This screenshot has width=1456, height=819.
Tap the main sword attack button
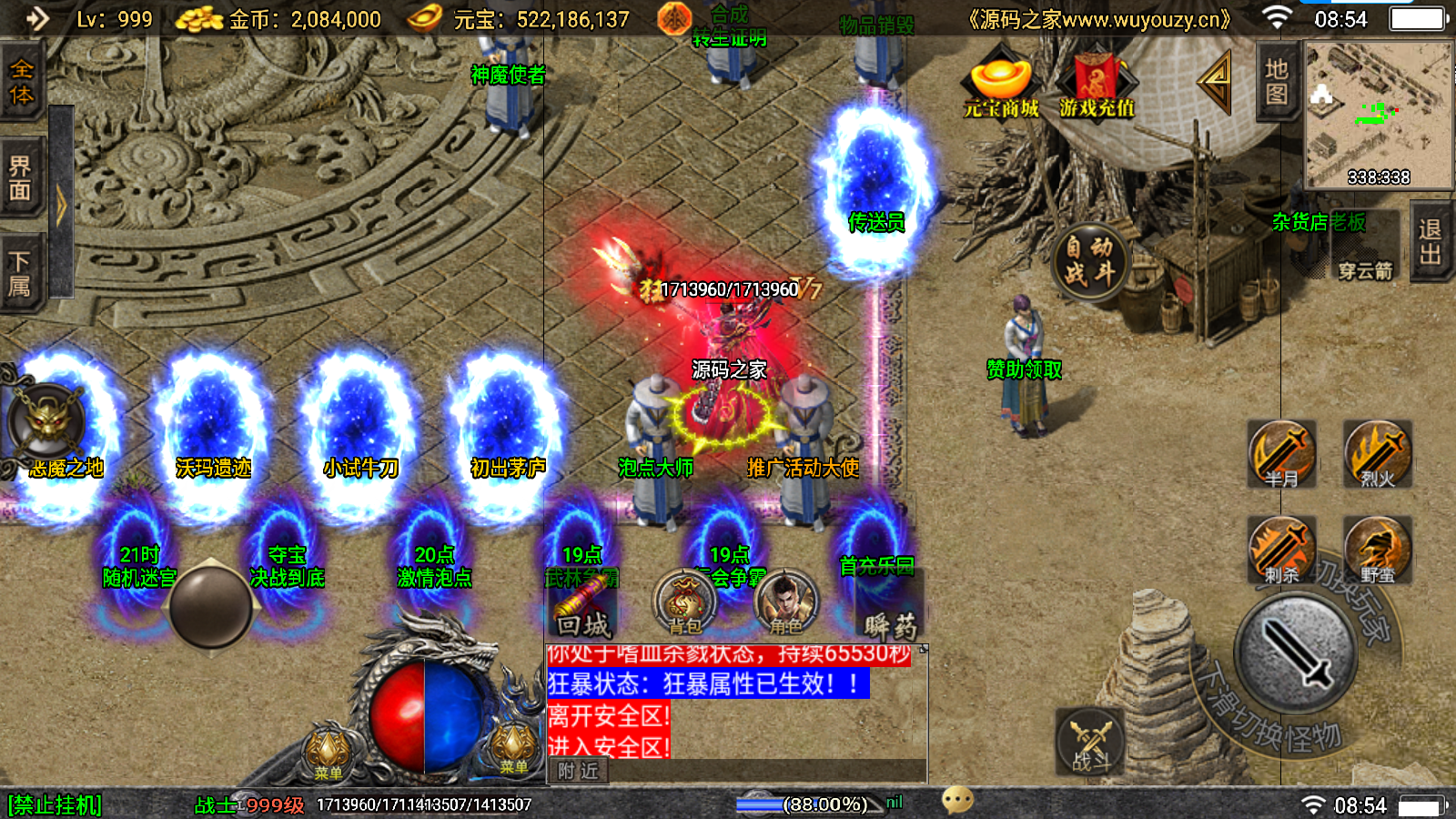coord(1295,653)
